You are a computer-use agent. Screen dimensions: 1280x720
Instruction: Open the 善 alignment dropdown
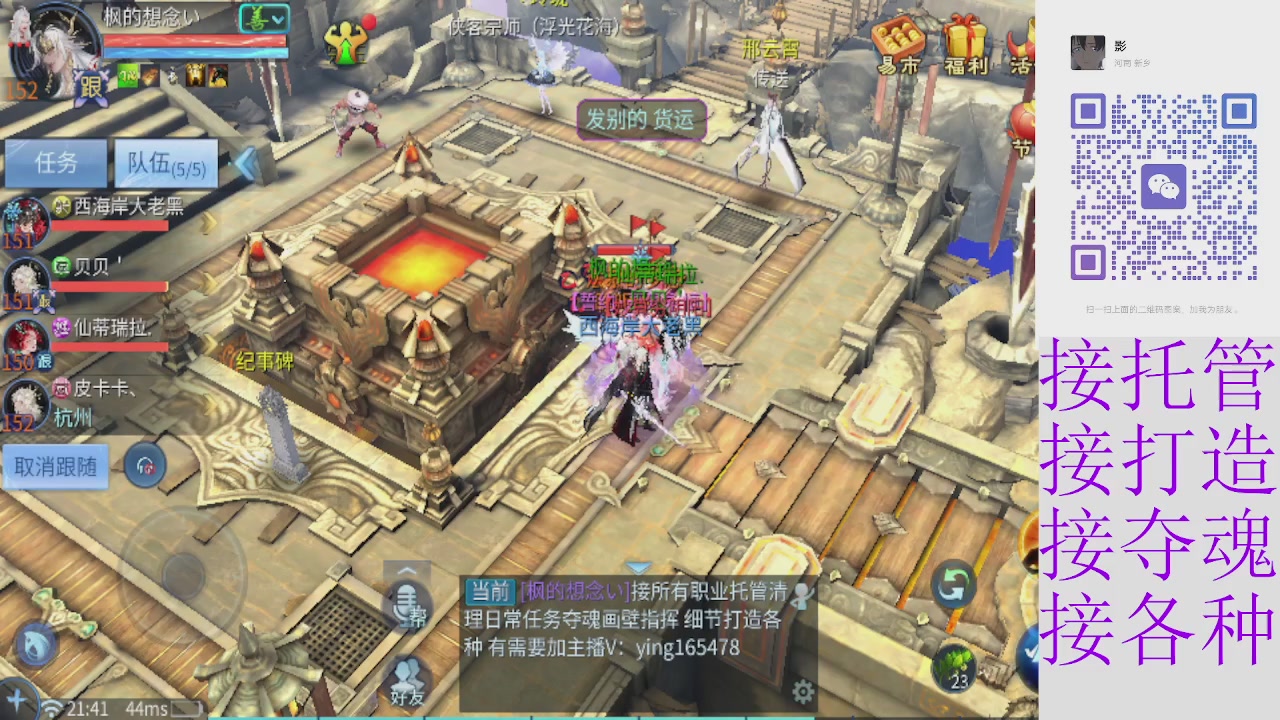263,18
